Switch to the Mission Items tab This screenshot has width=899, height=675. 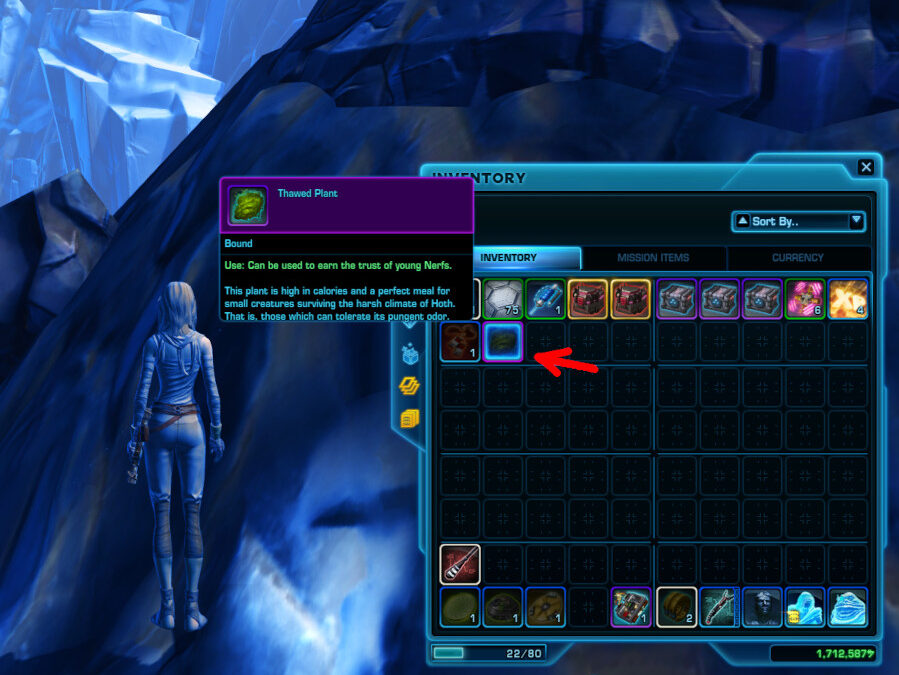point(653,258)
